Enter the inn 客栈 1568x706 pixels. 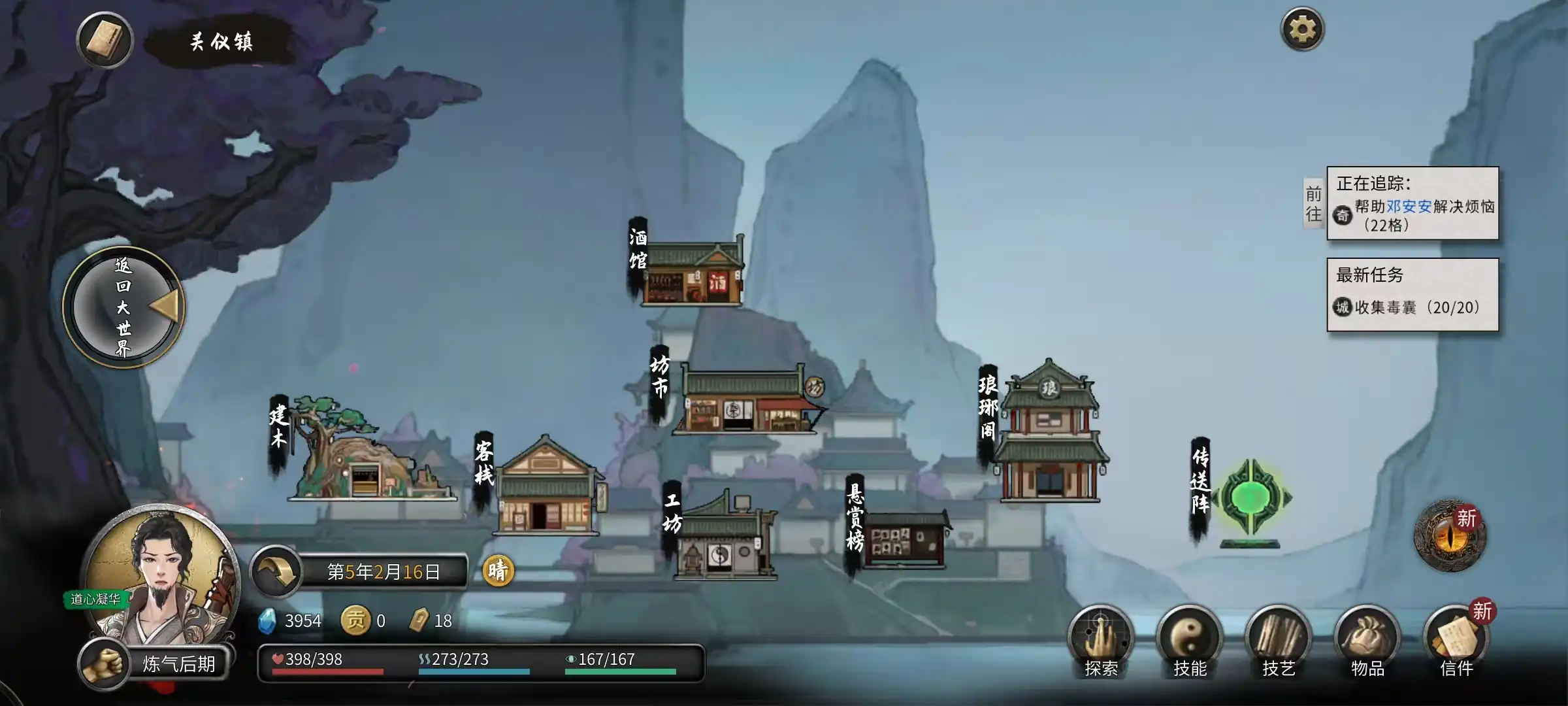pos(546,487)
